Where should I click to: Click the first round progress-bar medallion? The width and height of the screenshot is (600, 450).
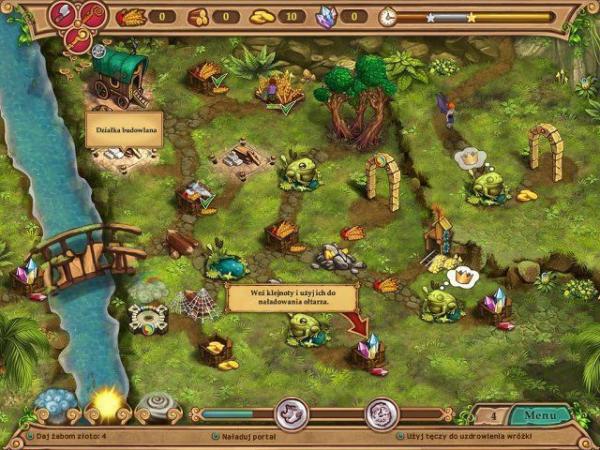[292, 412]
